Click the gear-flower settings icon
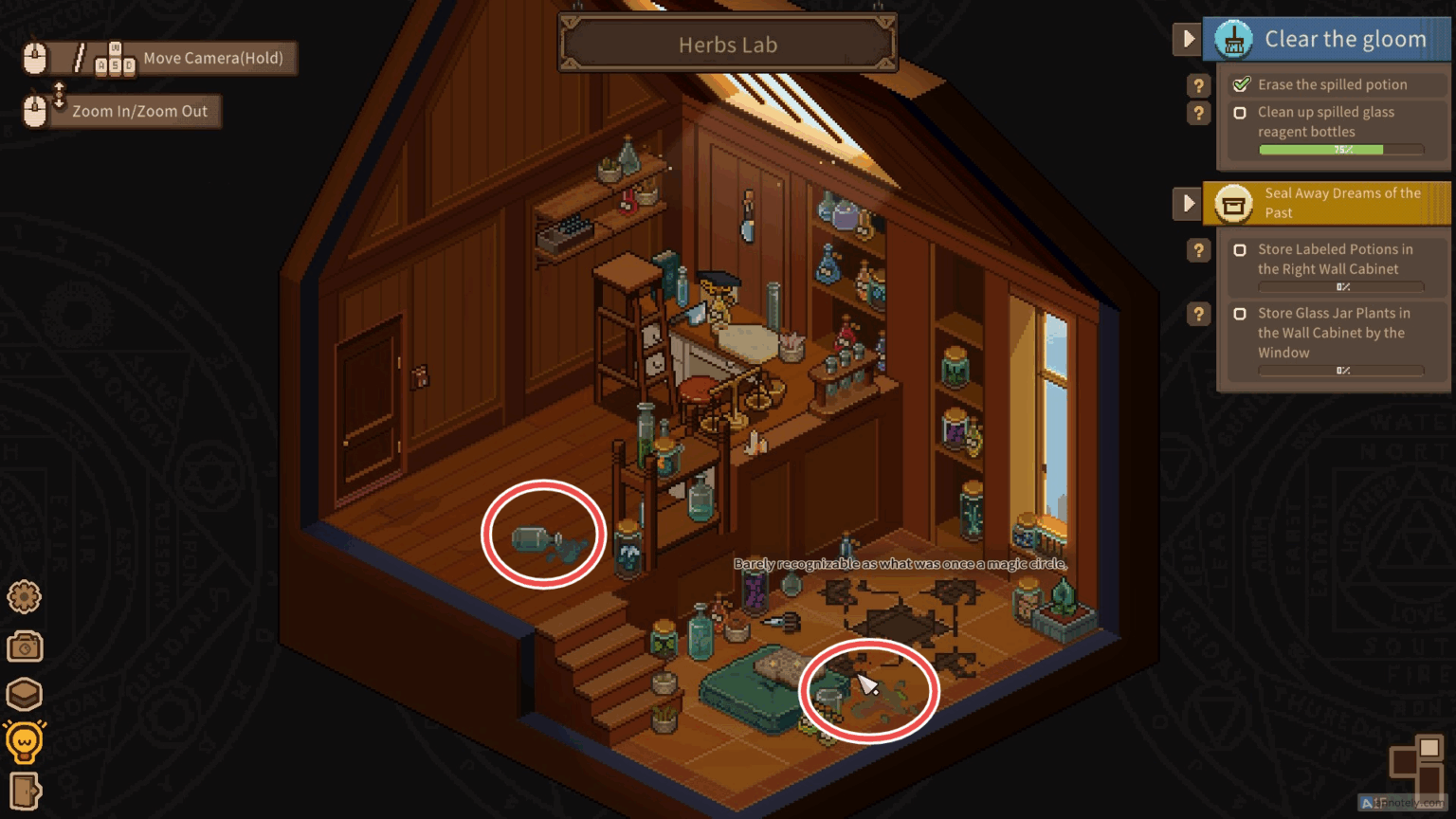 (x=24, y=597)
